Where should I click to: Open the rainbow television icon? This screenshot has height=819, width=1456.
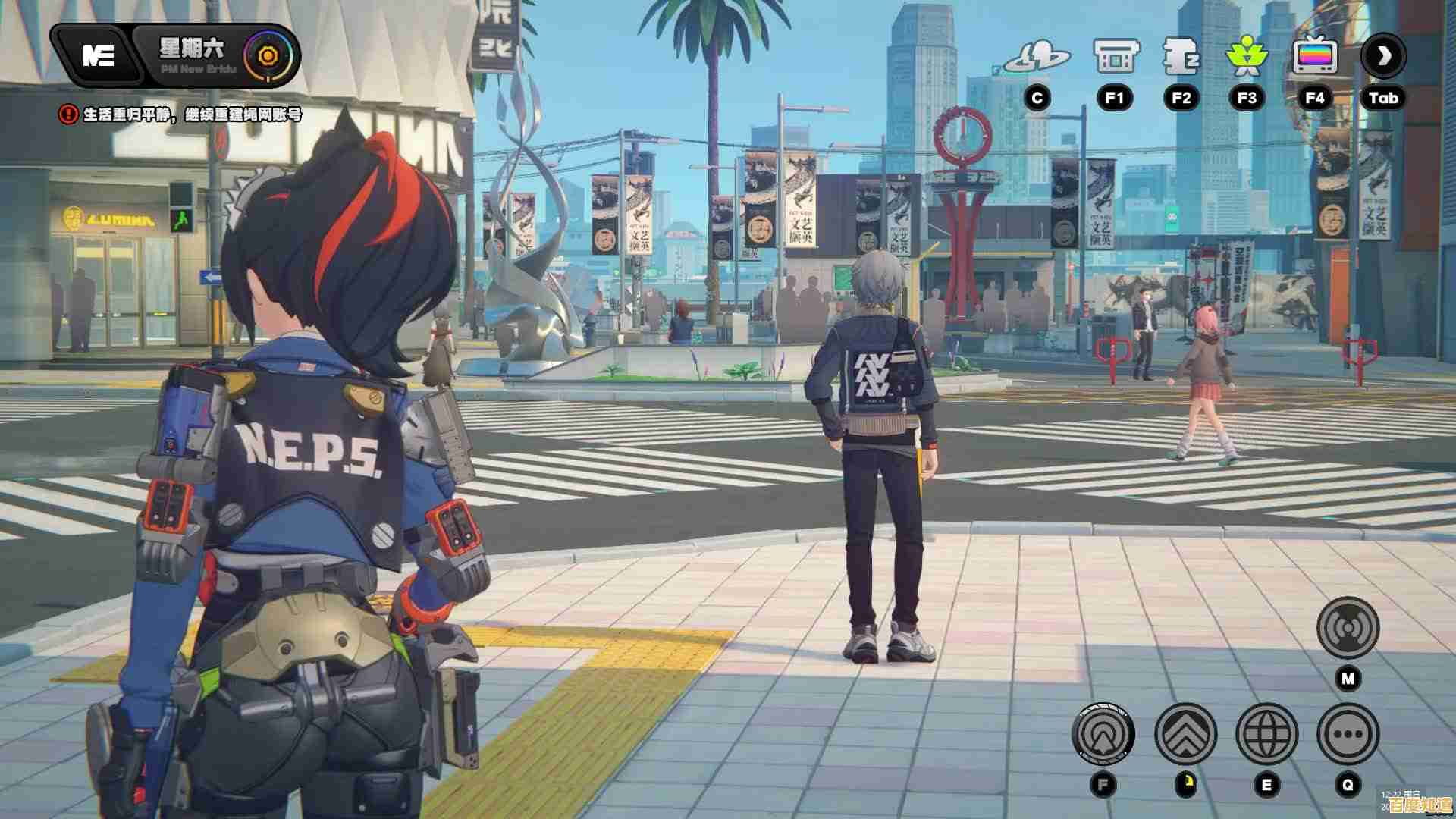(1314, 57)
